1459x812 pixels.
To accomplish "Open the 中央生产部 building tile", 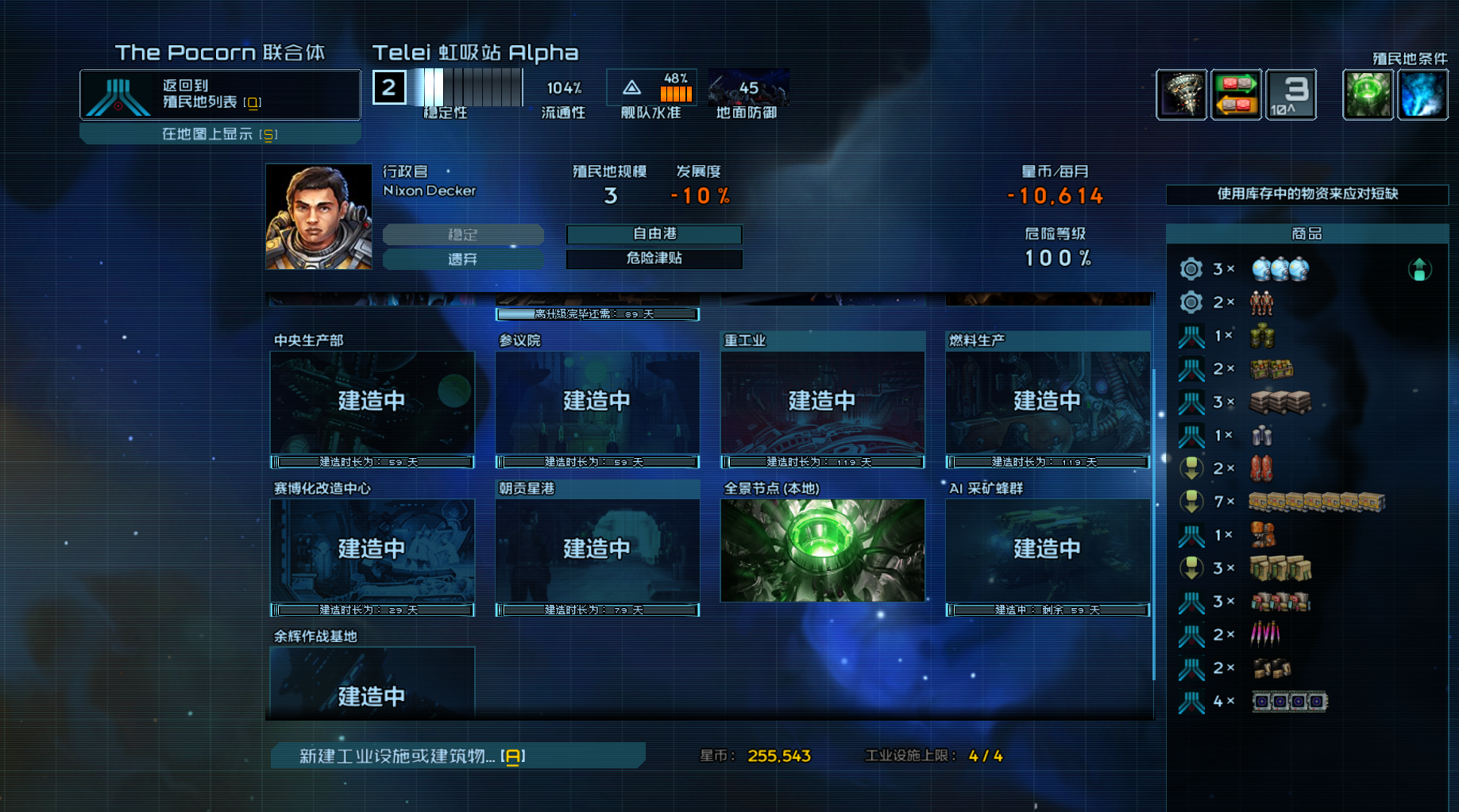I will (x=372, y=402).
